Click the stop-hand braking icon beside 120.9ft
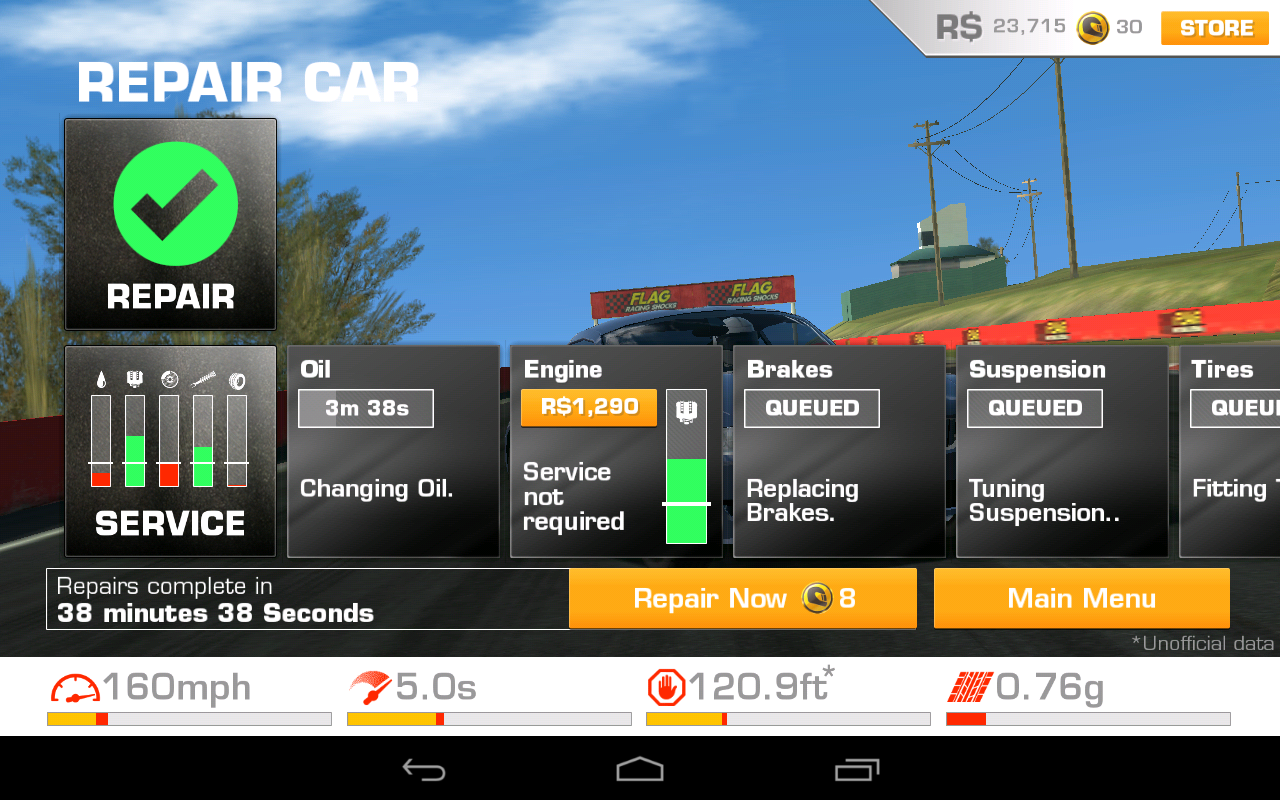 point(665,687)
